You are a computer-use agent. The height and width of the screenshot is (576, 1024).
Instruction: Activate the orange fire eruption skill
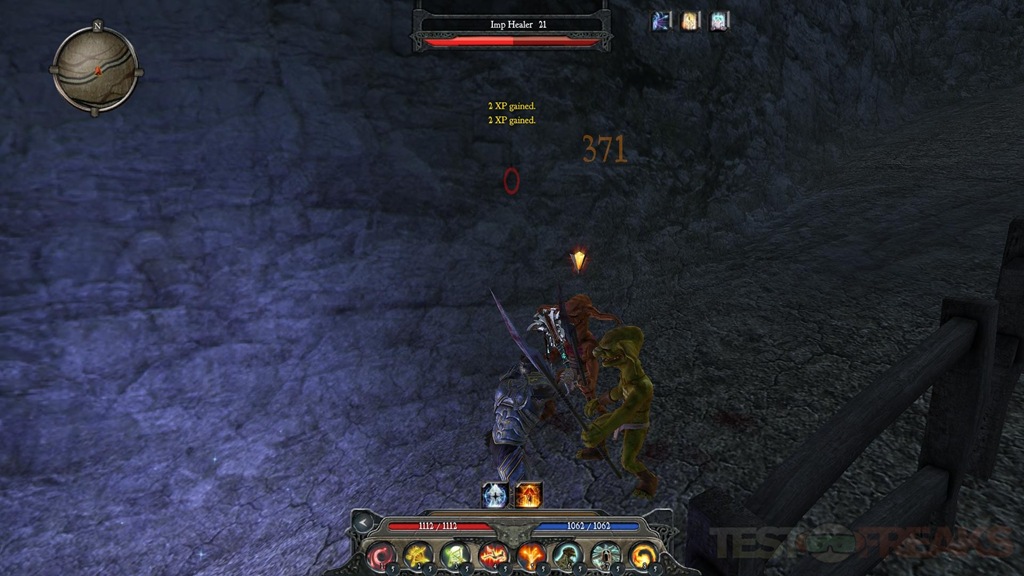click(x=530, y=554)
